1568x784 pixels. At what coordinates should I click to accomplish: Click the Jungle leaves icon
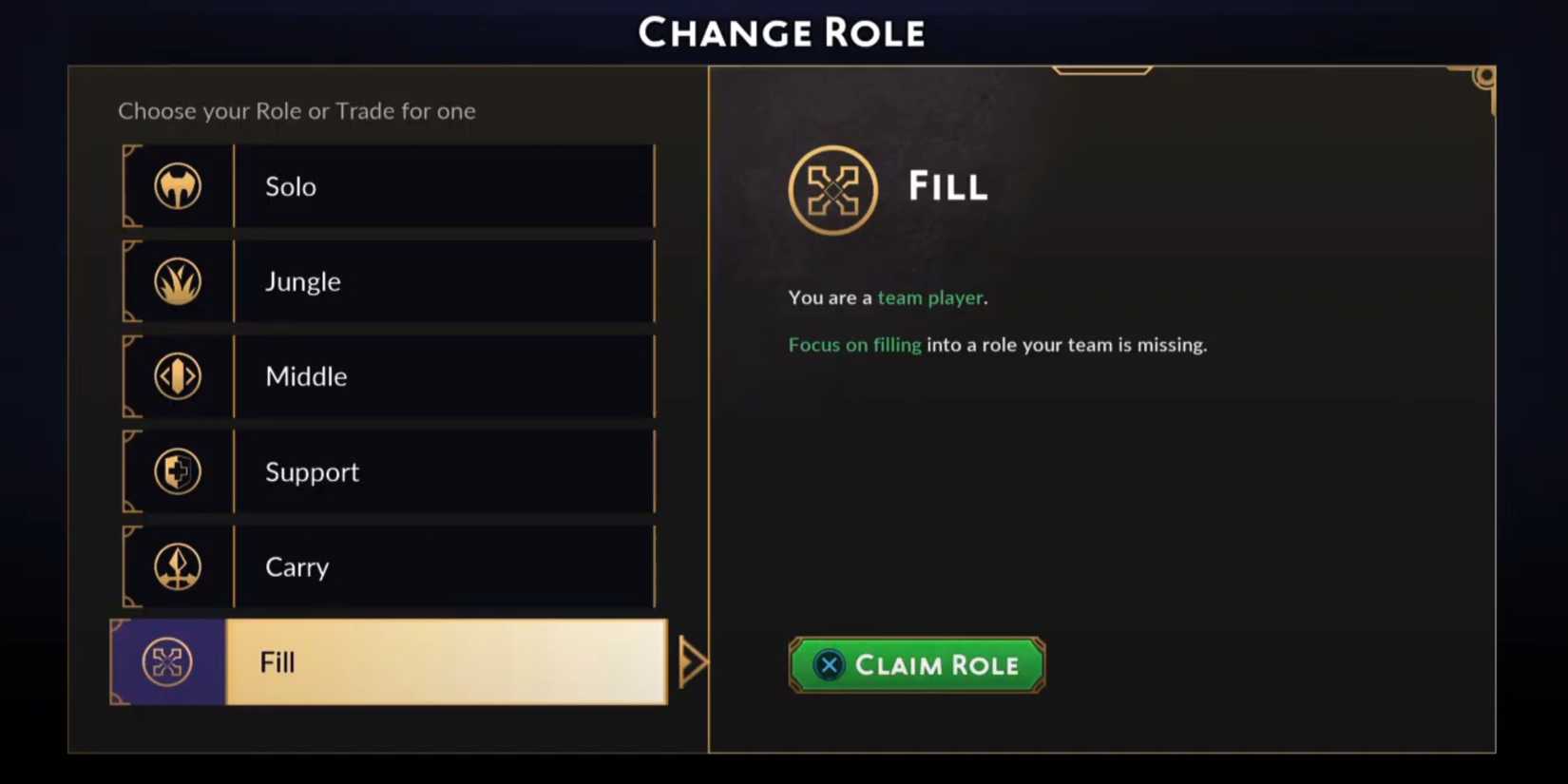pyautogui.click(x=177, y=281)
